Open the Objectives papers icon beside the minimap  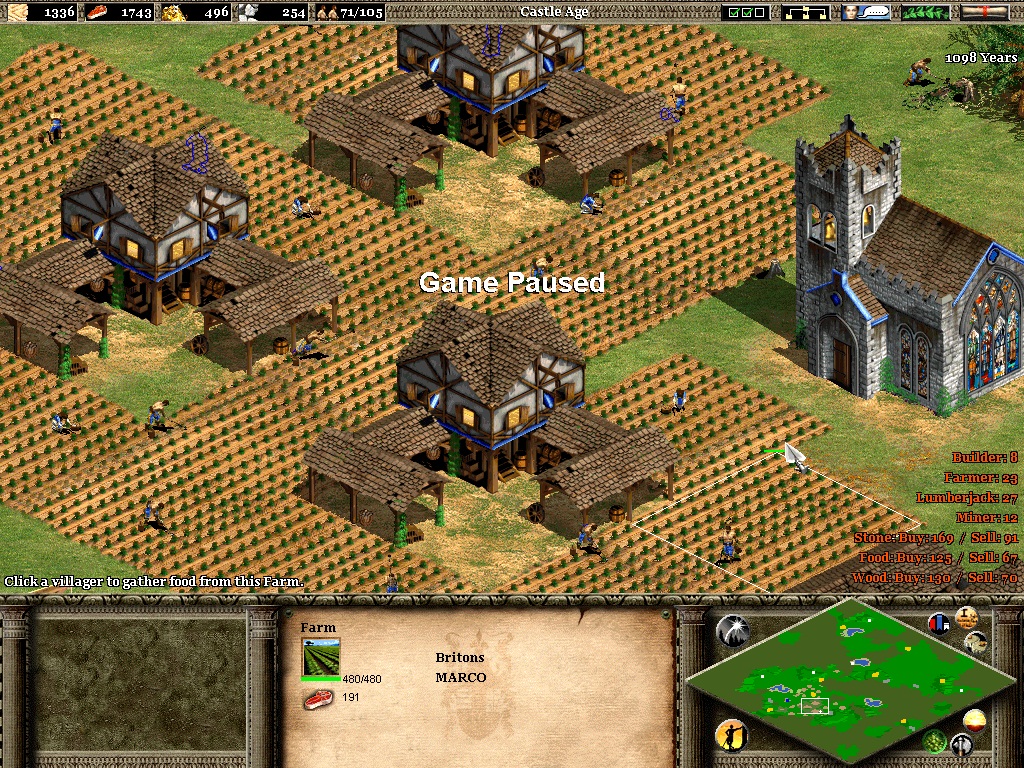point(966,617)
